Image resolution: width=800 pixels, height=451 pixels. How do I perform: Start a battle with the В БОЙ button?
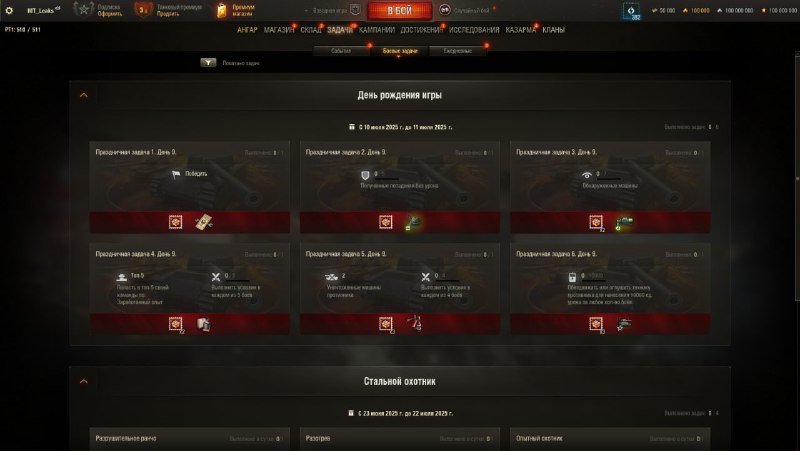400,11
